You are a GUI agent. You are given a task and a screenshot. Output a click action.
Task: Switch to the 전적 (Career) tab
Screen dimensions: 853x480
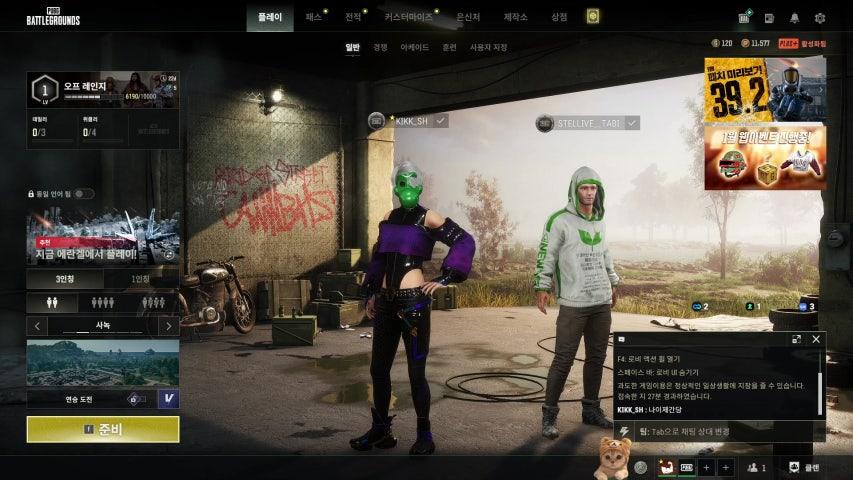point(353,17)
